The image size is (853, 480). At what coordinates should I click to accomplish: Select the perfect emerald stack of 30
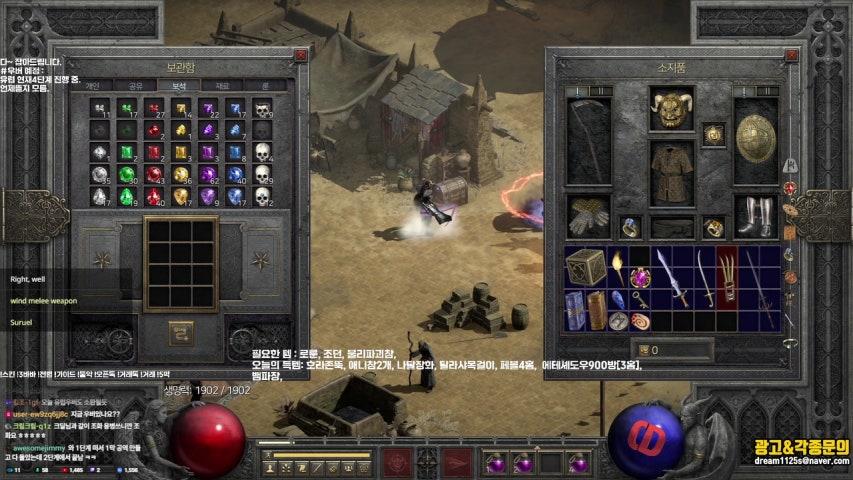[127, 175]
